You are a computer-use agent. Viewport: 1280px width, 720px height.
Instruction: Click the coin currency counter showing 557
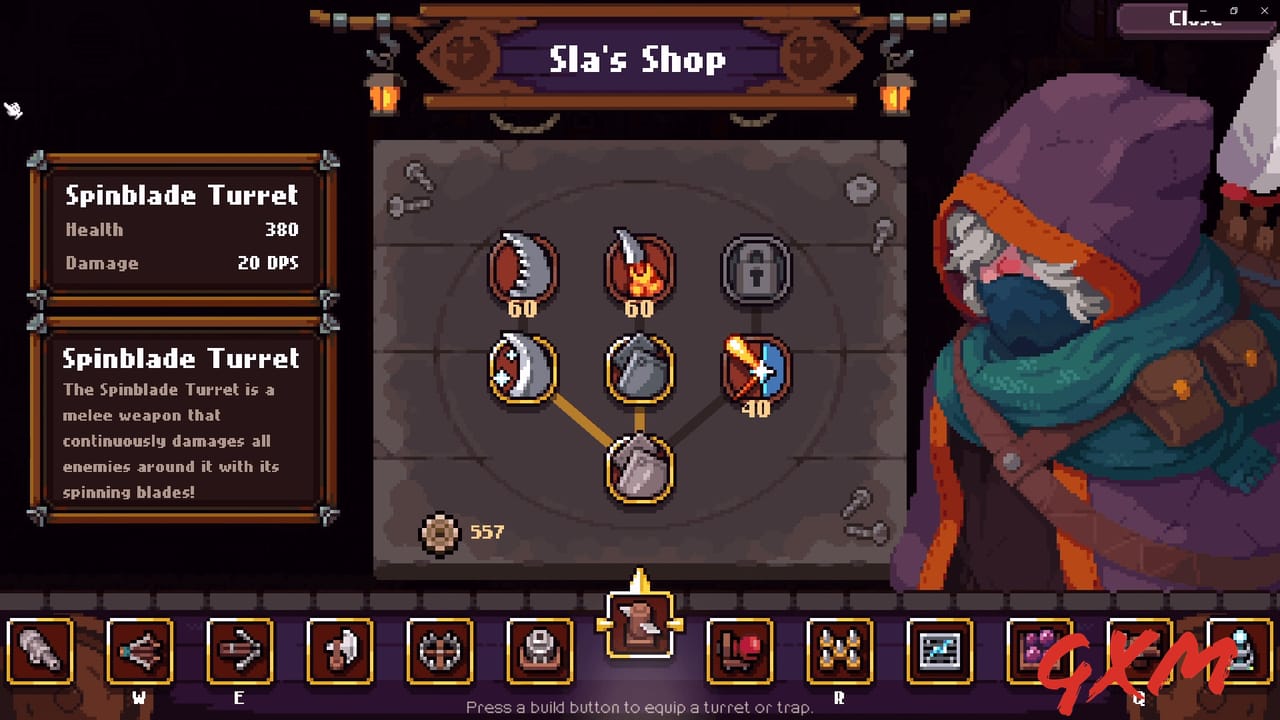pyautogui.click(x=460, y=531)
